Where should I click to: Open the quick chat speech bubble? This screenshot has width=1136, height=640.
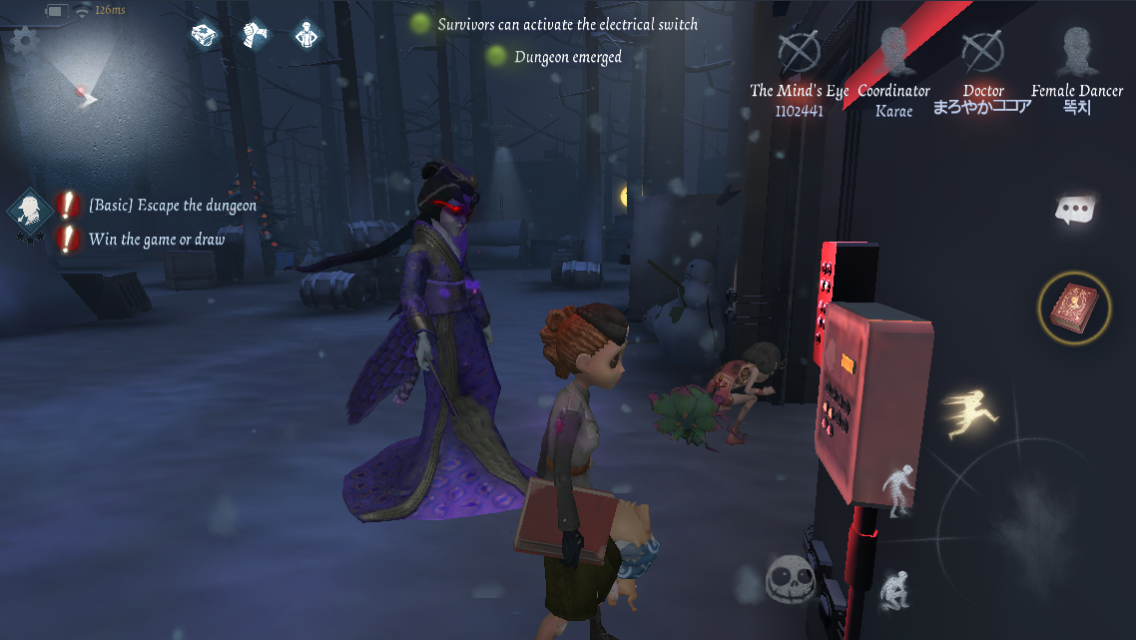click(x=1075, y=210)
